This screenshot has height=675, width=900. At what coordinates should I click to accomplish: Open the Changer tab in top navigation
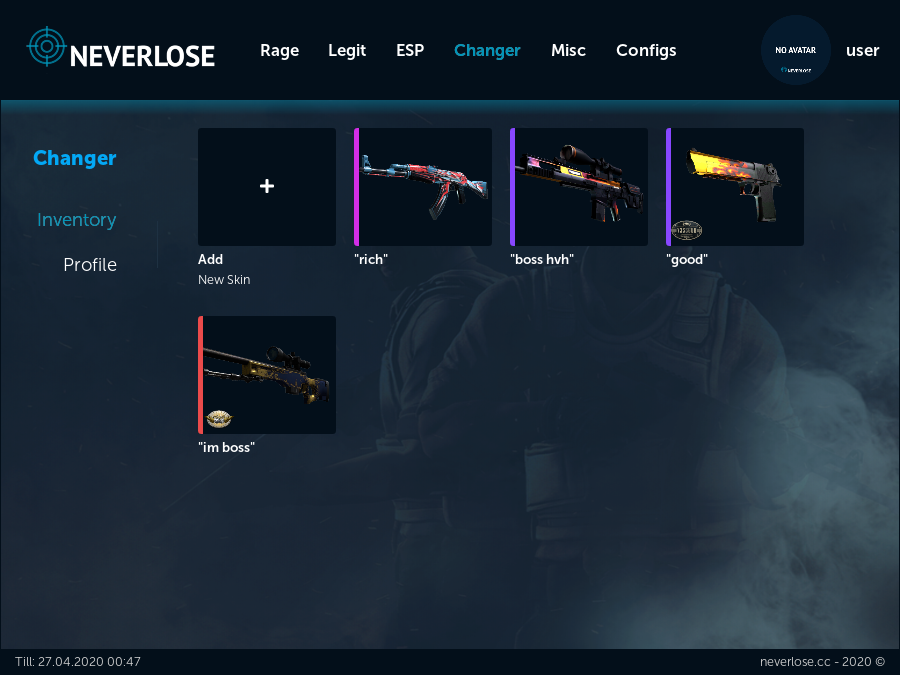pyautogui.click(x=487, y=50)
